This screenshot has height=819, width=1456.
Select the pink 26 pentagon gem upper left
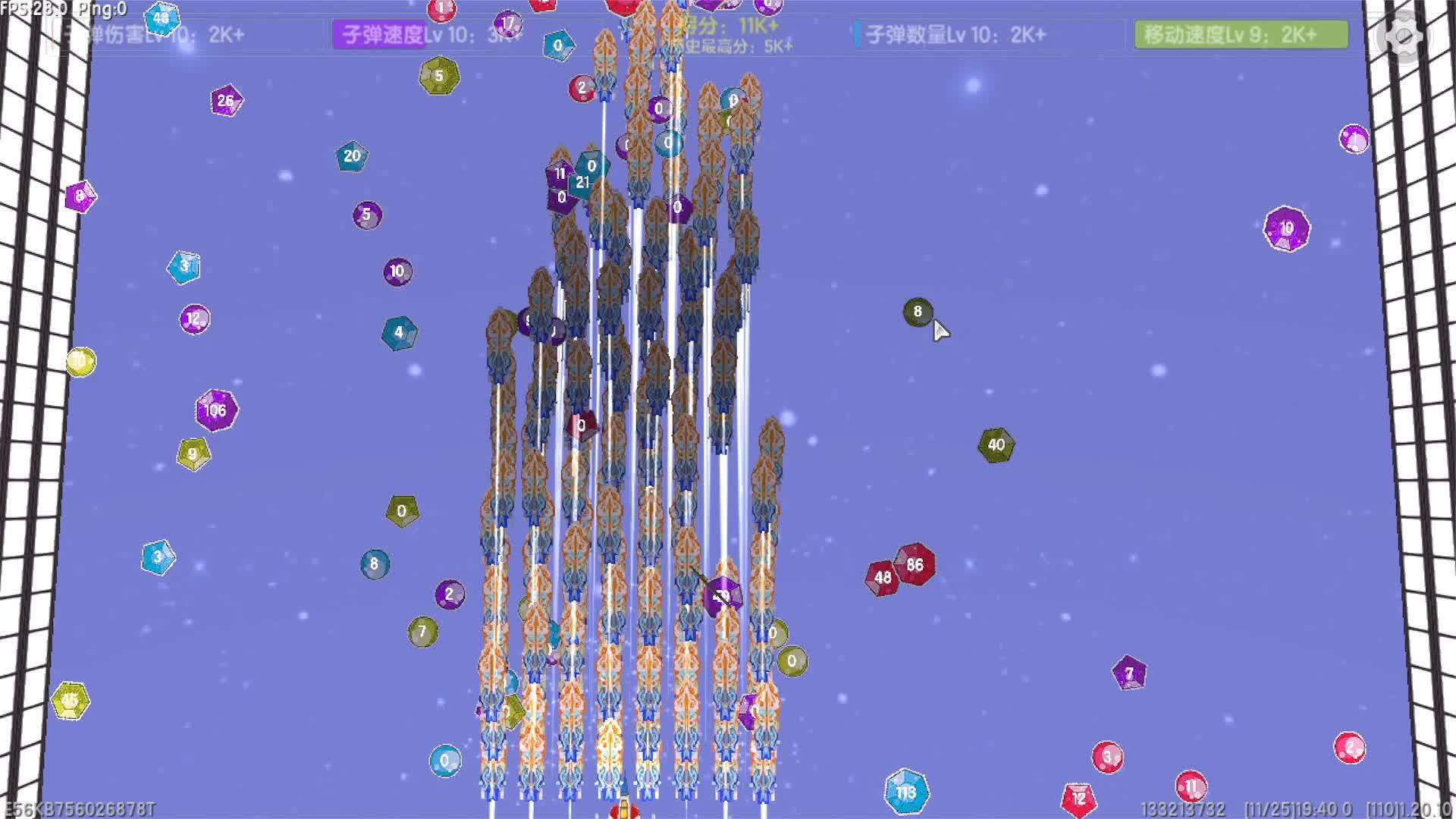click(x=224, y=100)
